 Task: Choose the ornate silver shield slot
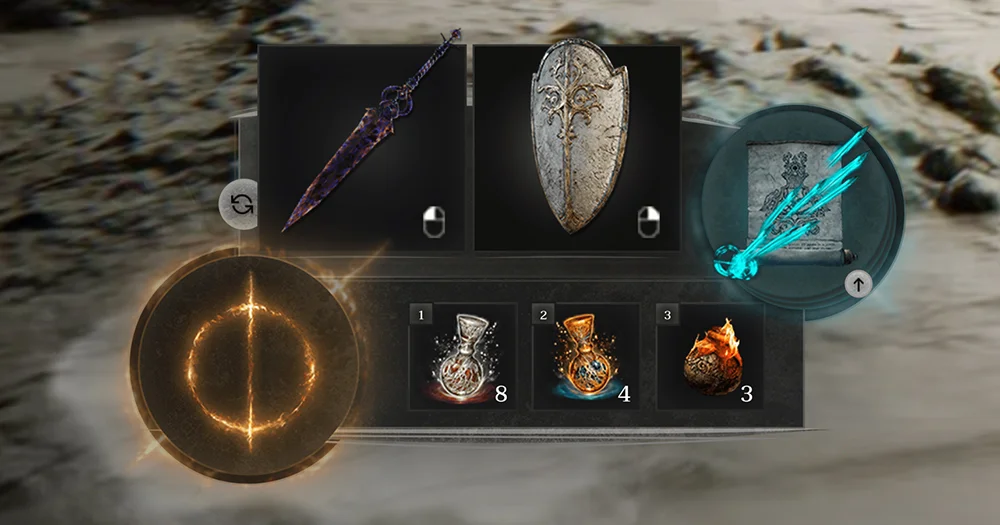[577, 147]
